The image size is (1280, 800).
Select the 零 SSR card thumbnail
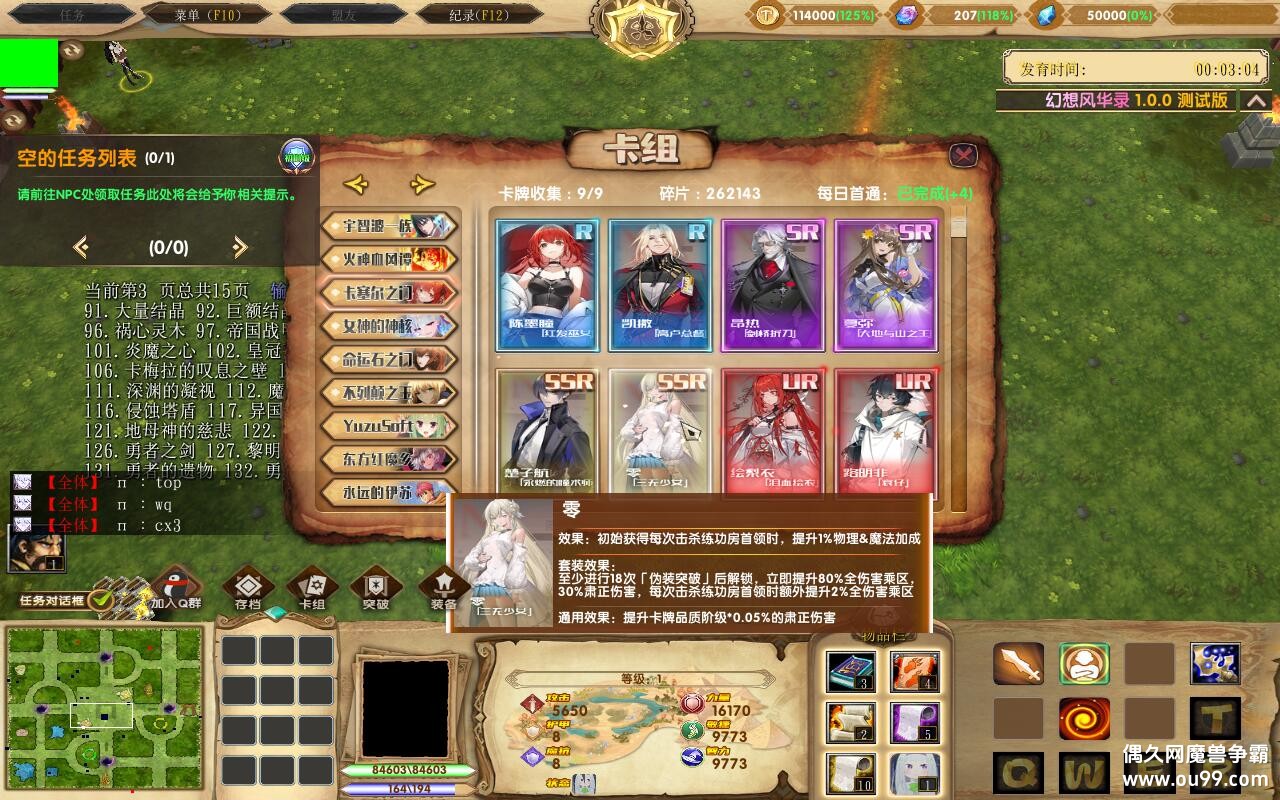(x=660, y=430)
